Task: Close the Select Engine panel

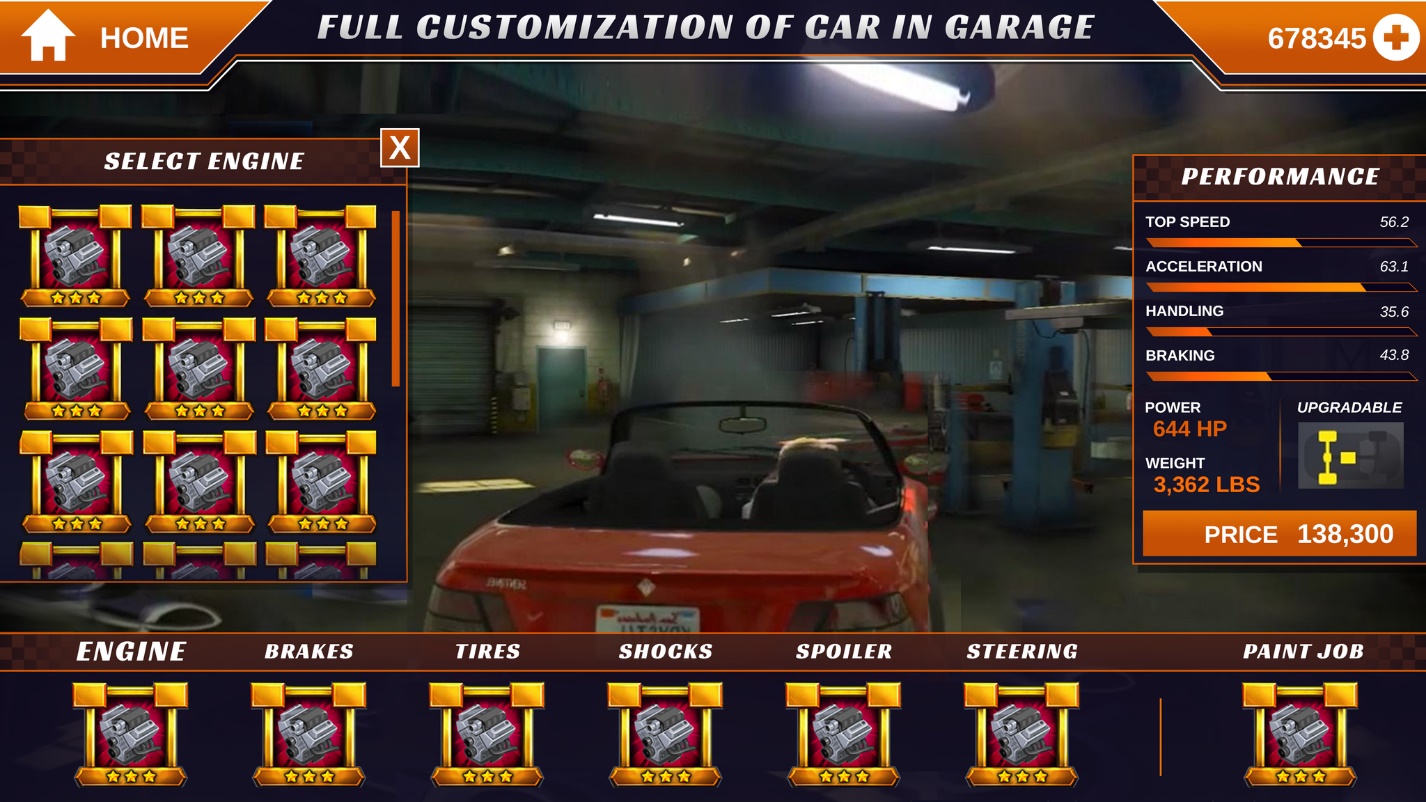Action: coord(399,148)
